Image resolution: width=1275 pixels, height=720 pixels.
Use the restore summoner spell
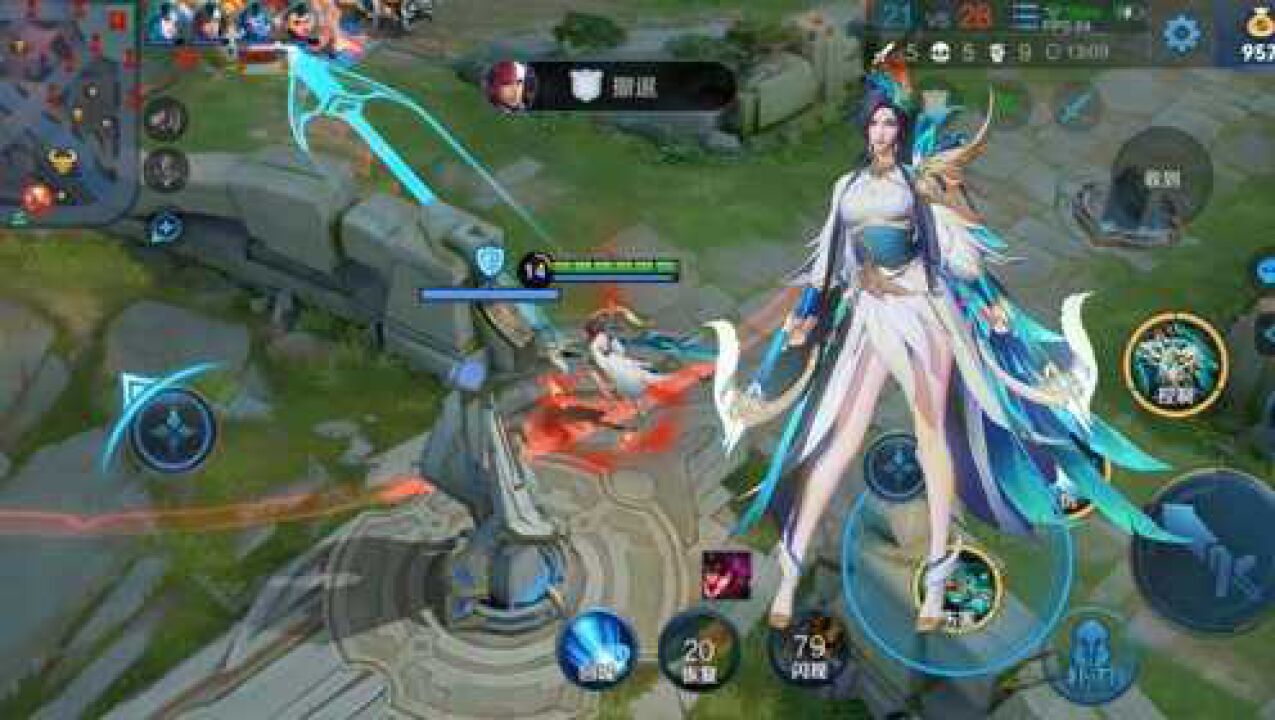699,651
